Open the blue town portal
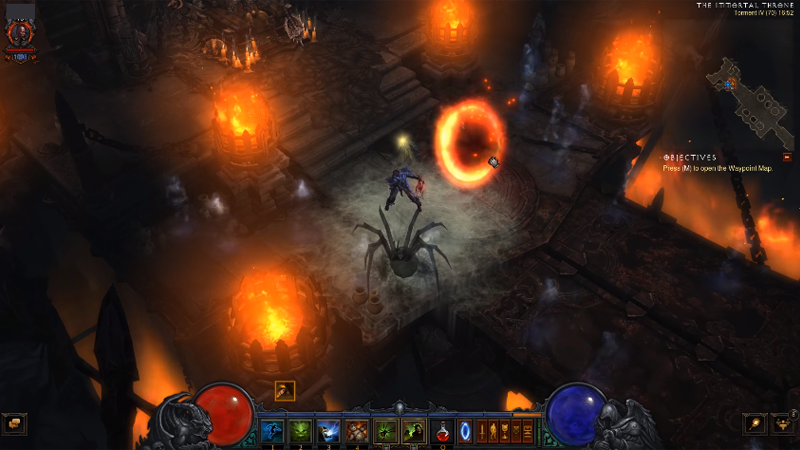This screenshot has height=450, width=800. tap(465, 432)
